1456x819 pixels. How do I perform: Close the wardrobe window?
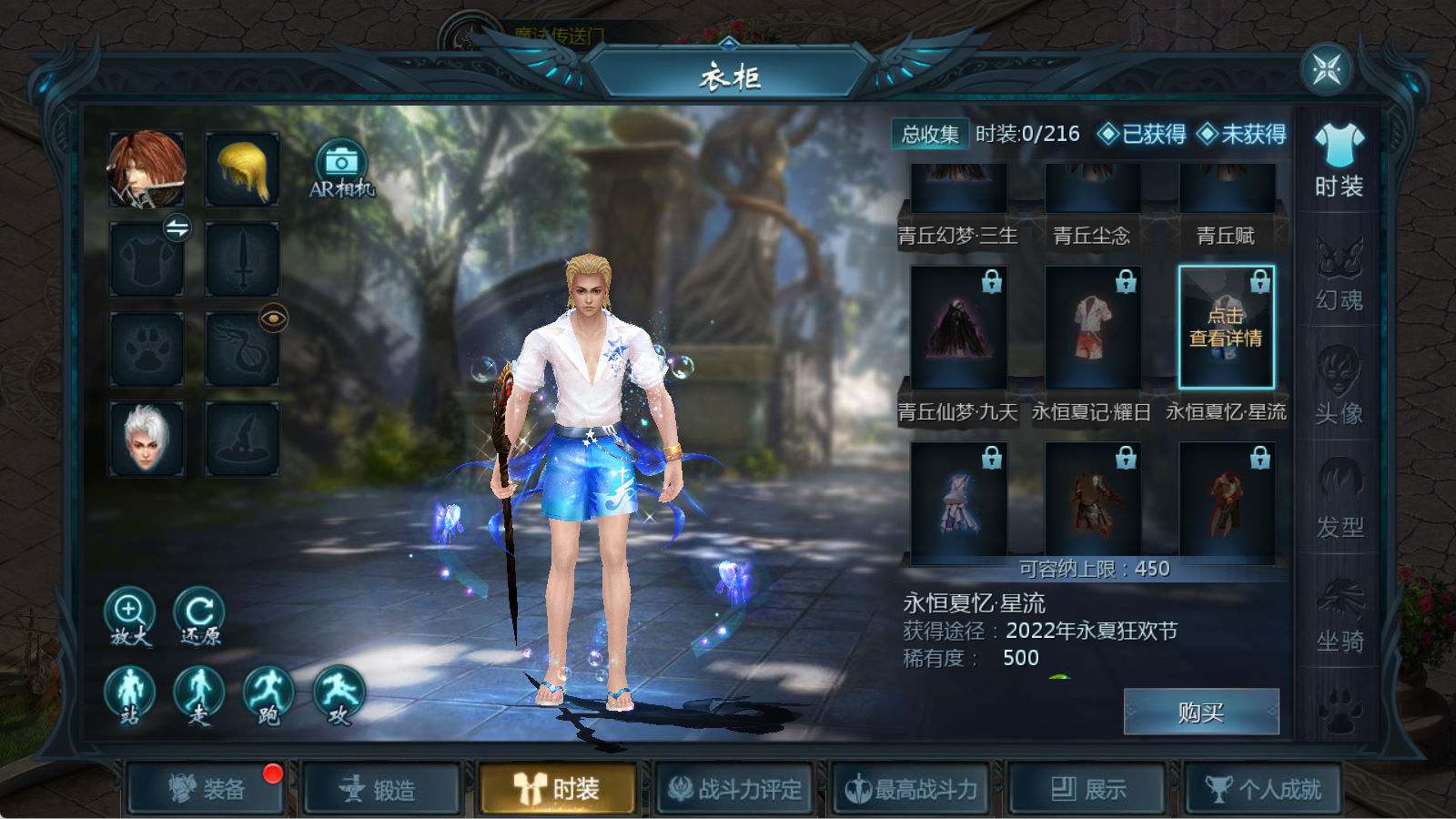[1326, 68]
